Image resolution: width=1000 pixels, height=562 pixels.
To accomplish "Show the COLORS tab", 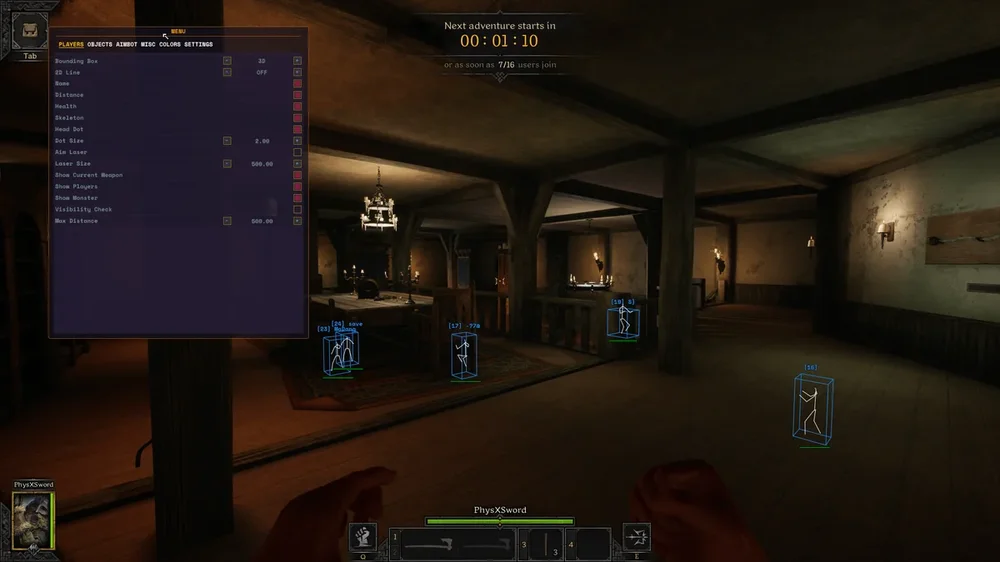I will pyautogui.click(x=170, y=44).
